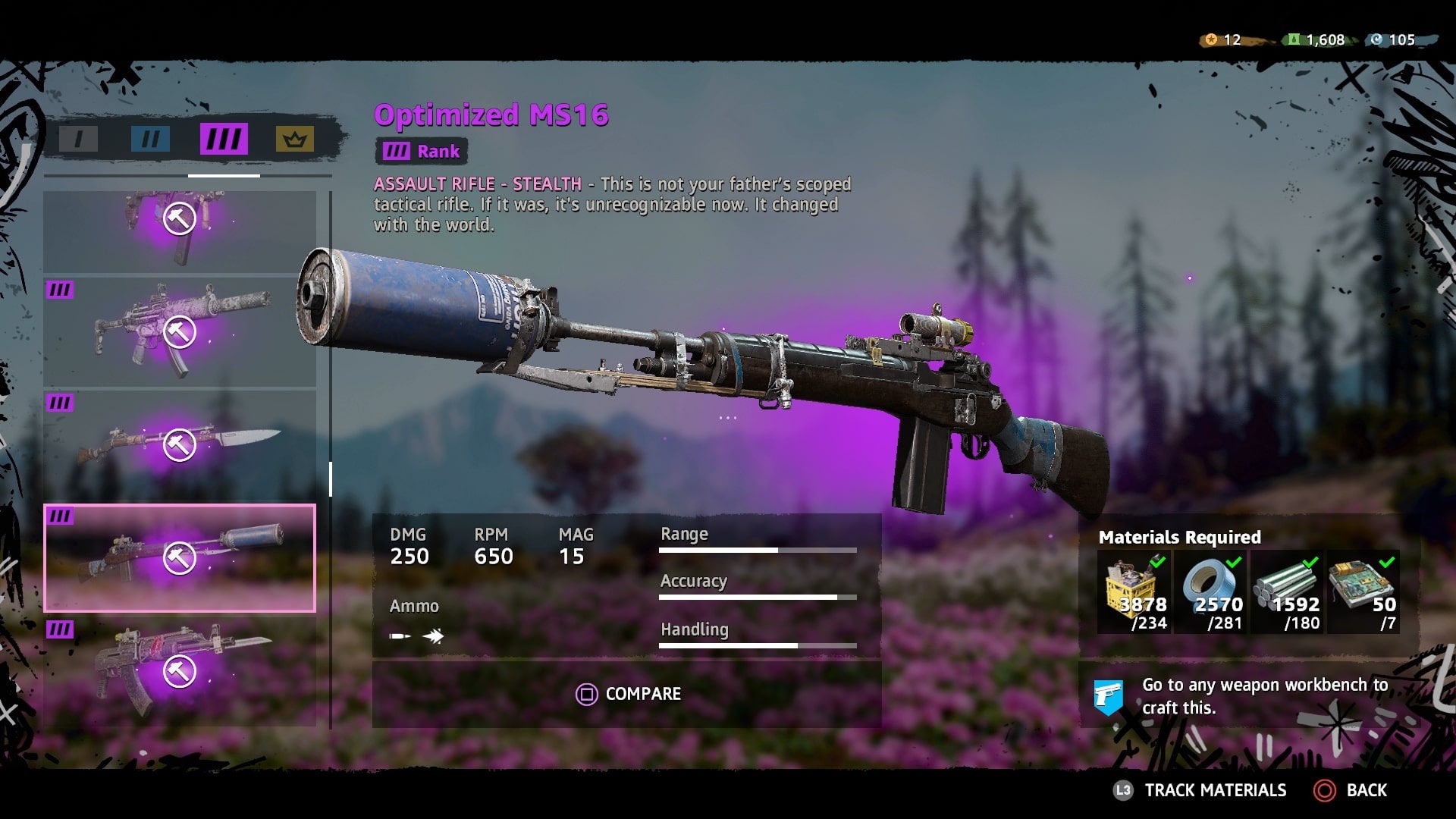
Task: Click the circuit board material icon
Action: click(1363, 592)
